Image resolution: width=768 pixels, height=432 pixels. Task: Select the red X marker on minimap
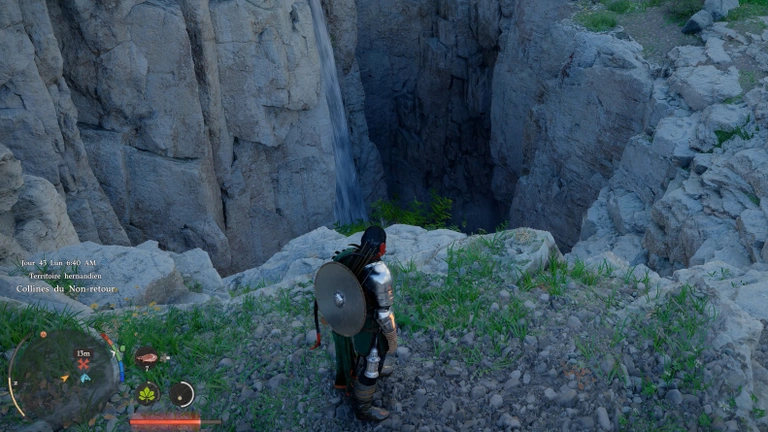coord(83,364)
